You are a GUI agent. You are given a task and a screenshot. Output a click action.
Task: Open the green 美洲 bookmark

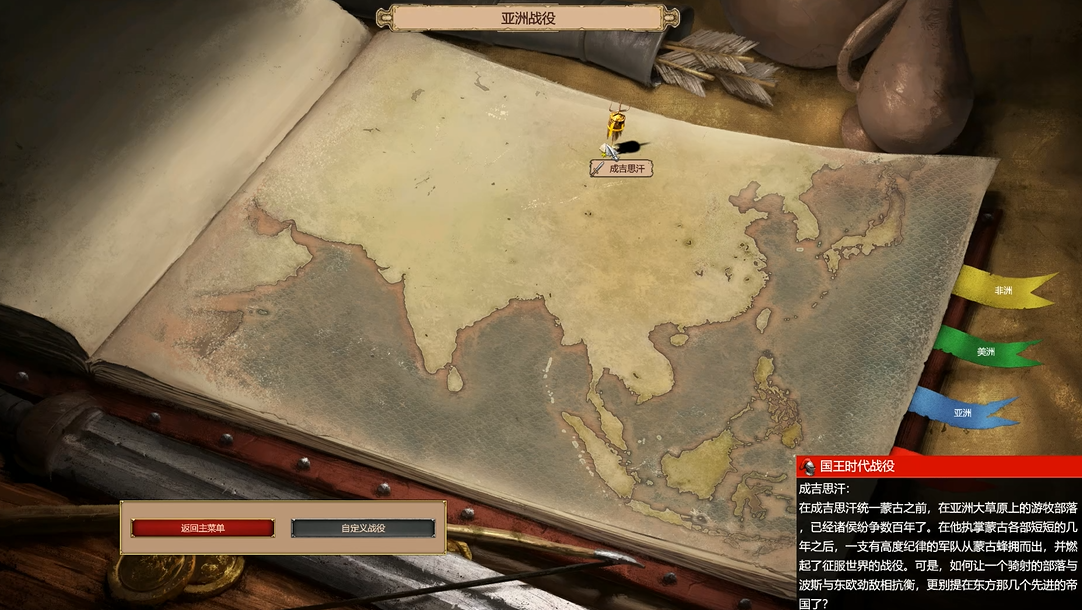tap(985, 351)
